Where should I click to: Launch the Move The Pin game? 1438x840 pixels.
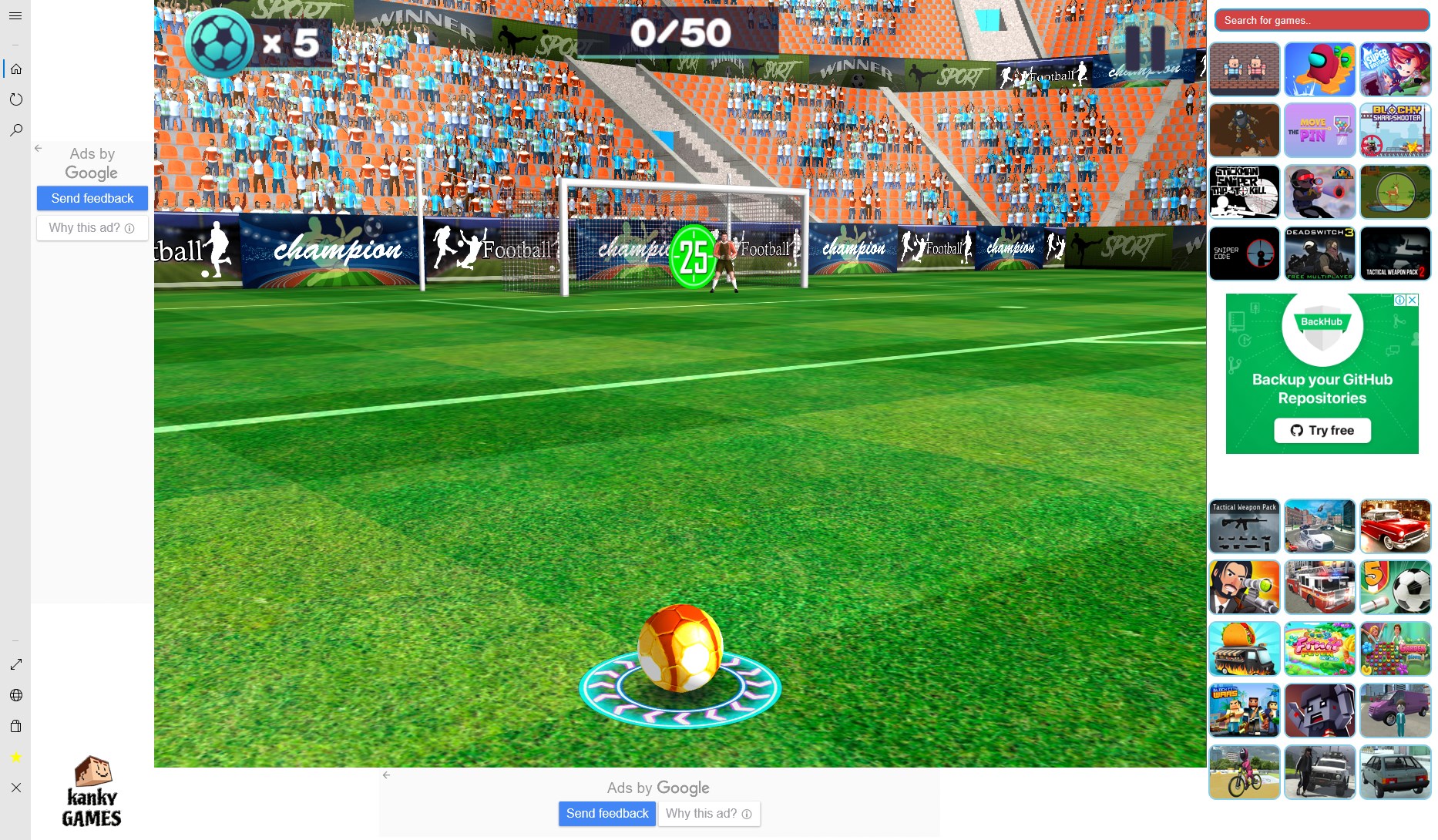[1319, 130]
